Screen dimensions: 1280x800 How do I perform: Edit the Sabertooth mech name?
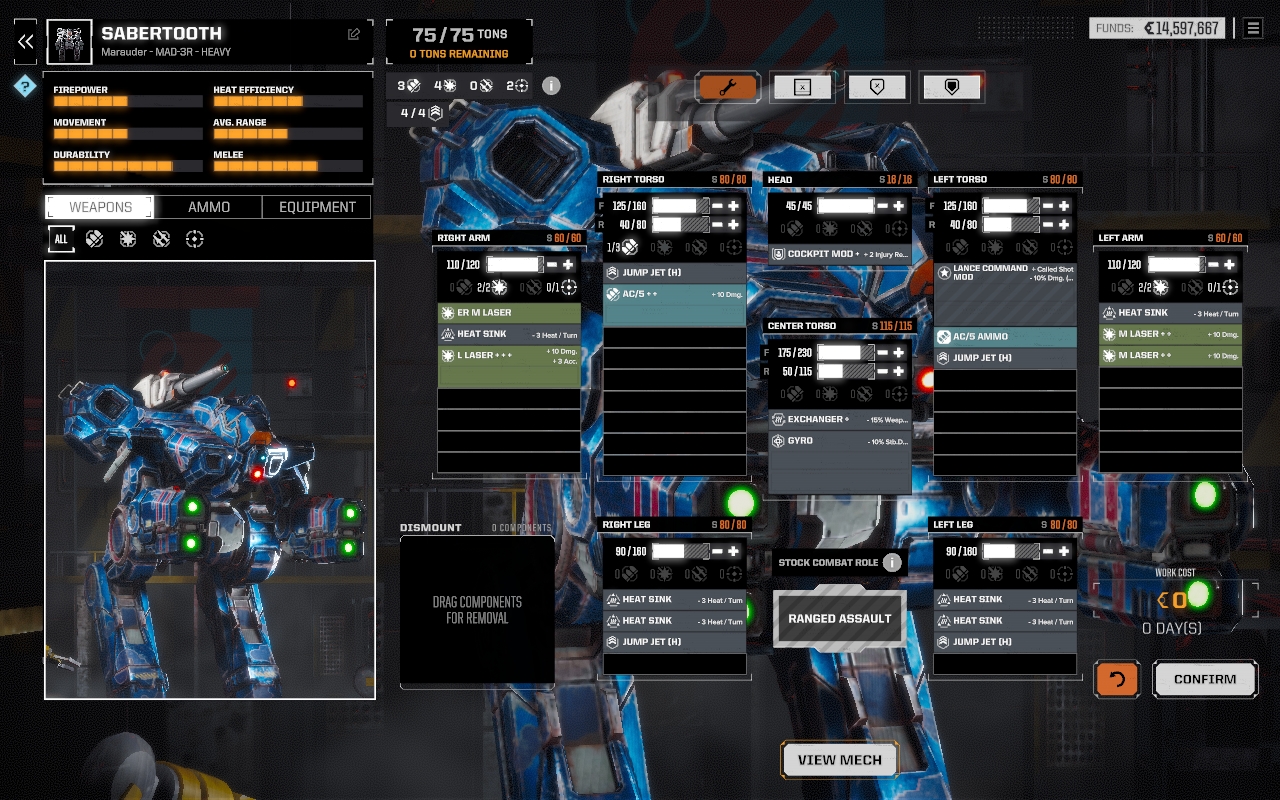click(354, 34)
